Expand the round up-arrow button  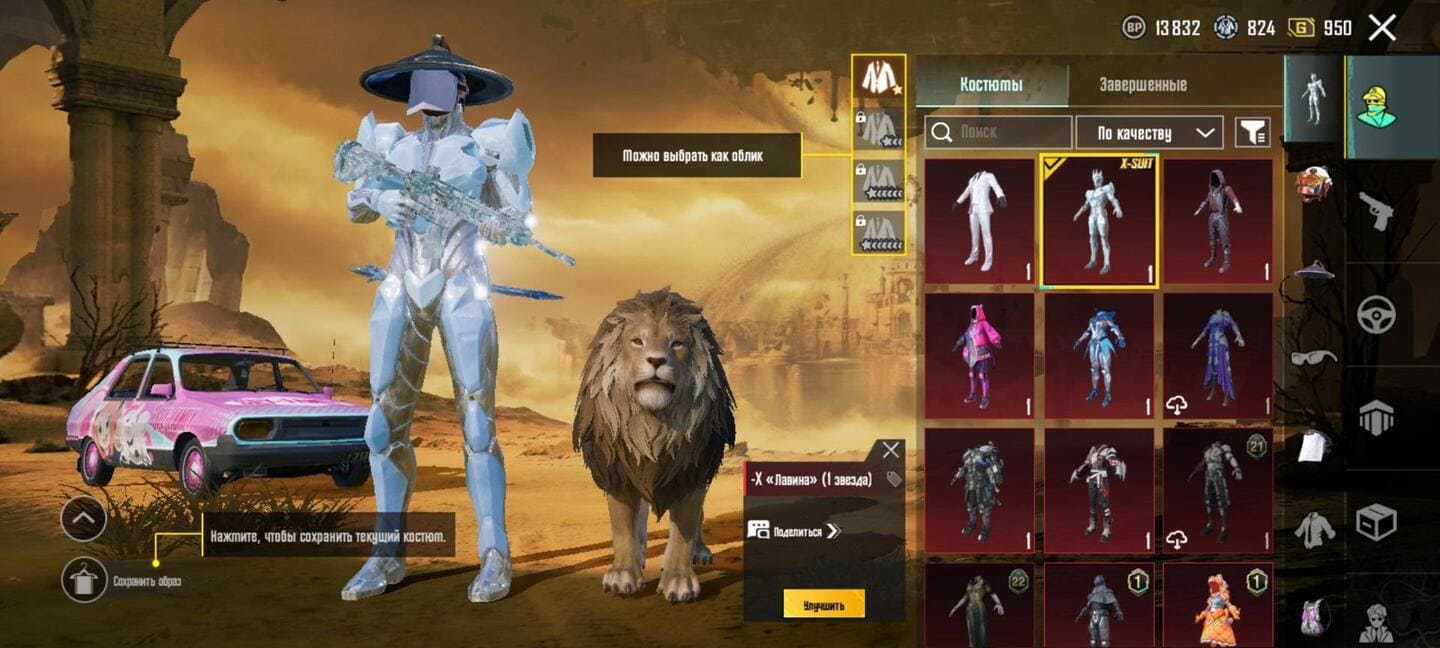pyautogui.click(x=84, y=518)
